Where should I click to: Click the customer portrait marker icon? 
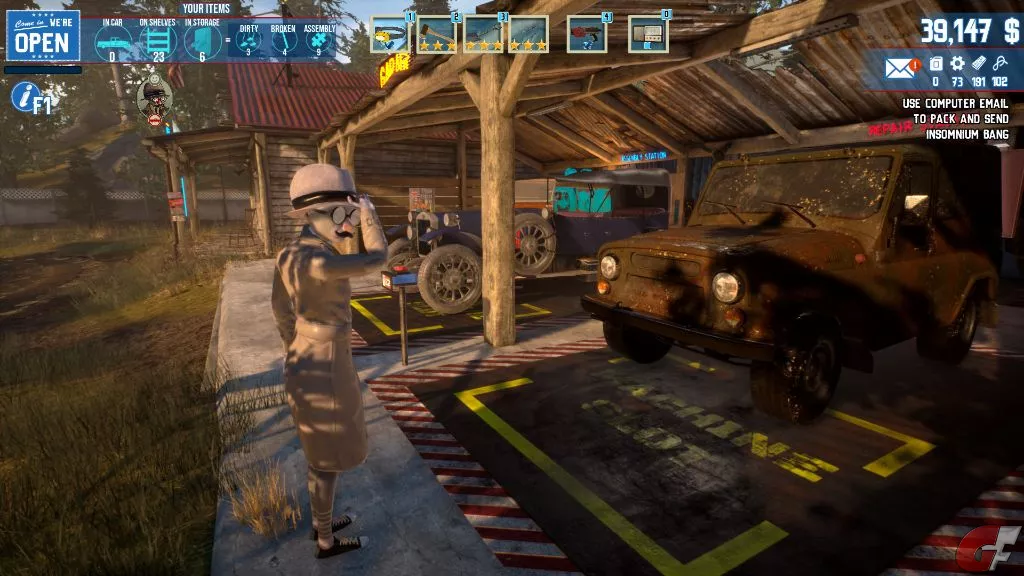(154, 97)
